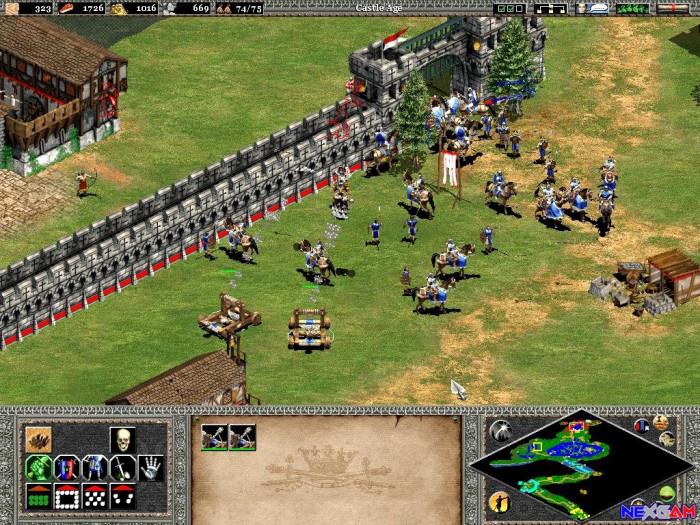This screenshot has width=700, height=525.
Task: Stop units with the hand icon
Action: coord(151,467)
